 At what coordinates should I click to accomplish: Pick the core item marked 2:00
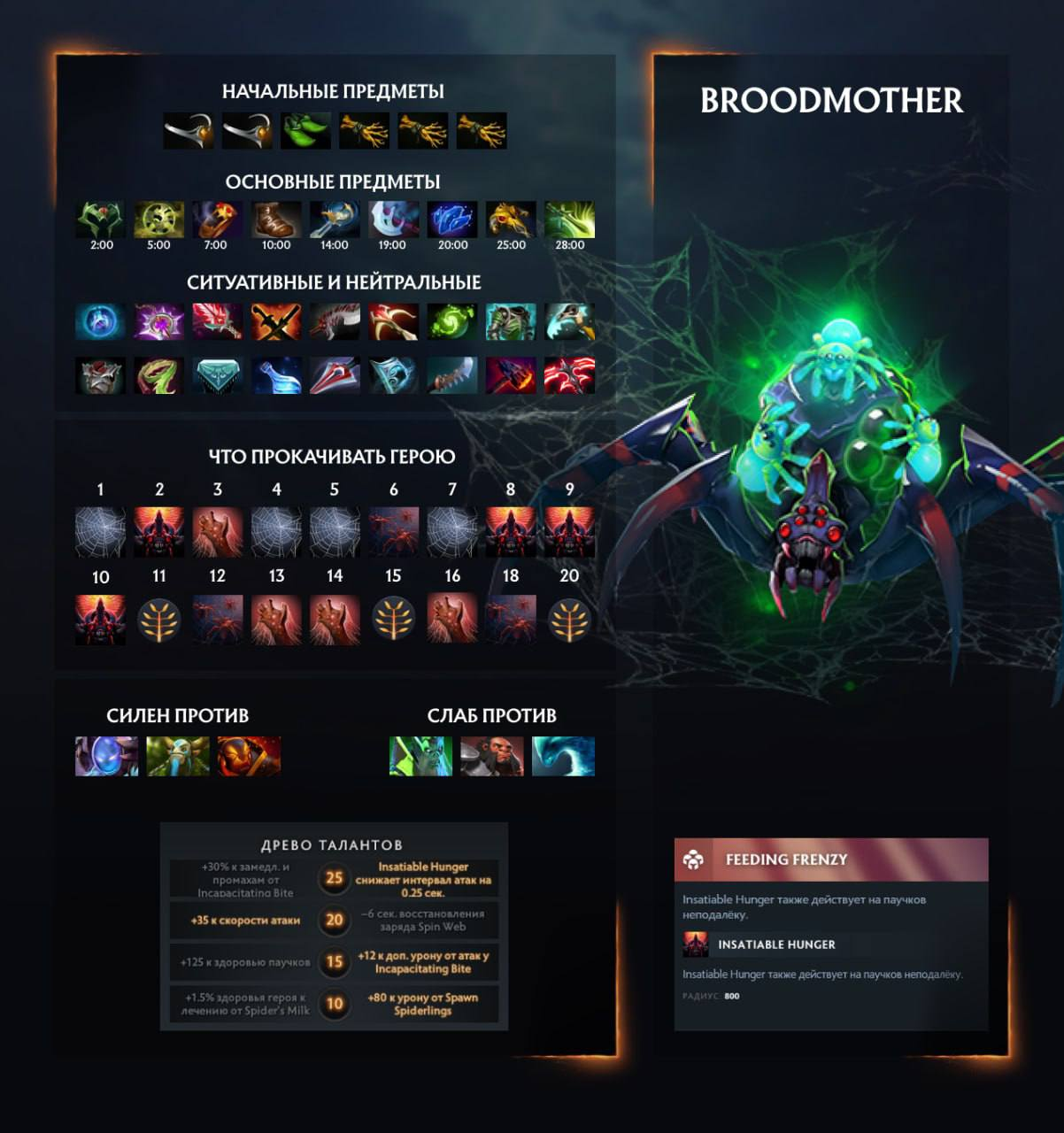click(101, 220)
